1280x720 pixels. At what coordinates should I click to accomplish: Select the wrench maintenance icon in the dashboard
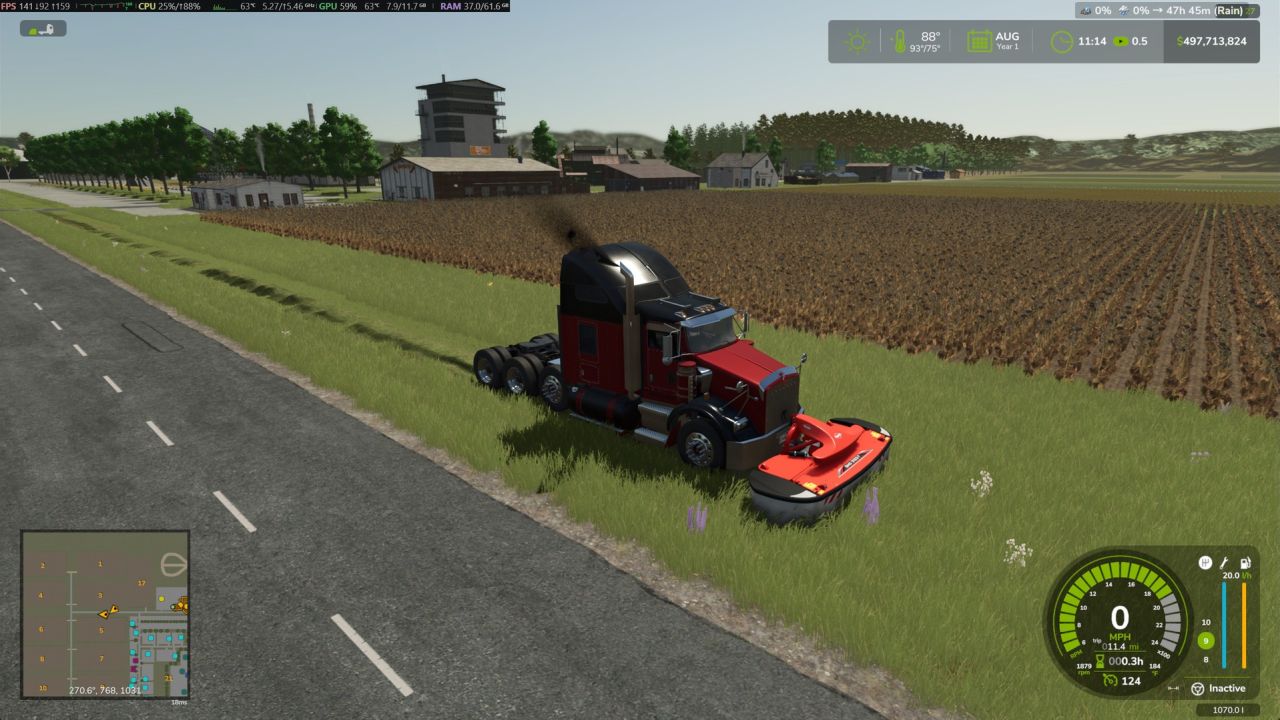(1224, 563)
